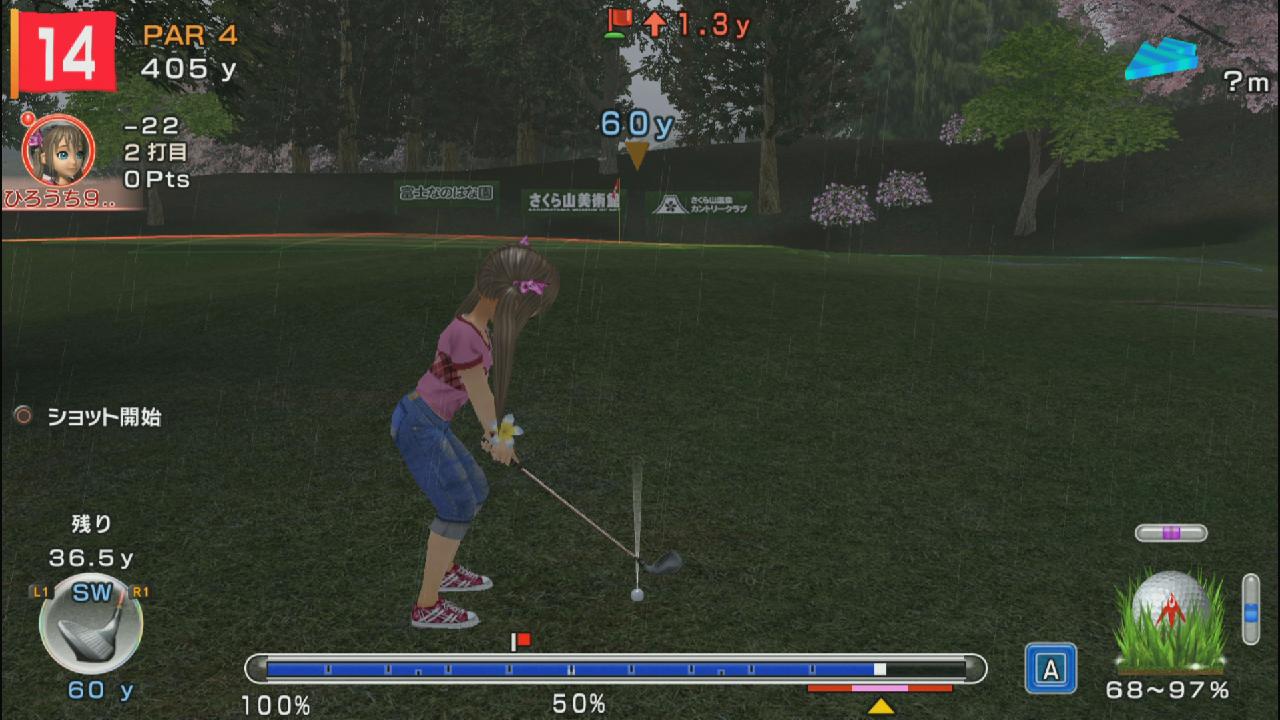Viewport: 1280px width, 720px height.
Task: Select the SW sand wedge club icon
Action: [91, 624]
